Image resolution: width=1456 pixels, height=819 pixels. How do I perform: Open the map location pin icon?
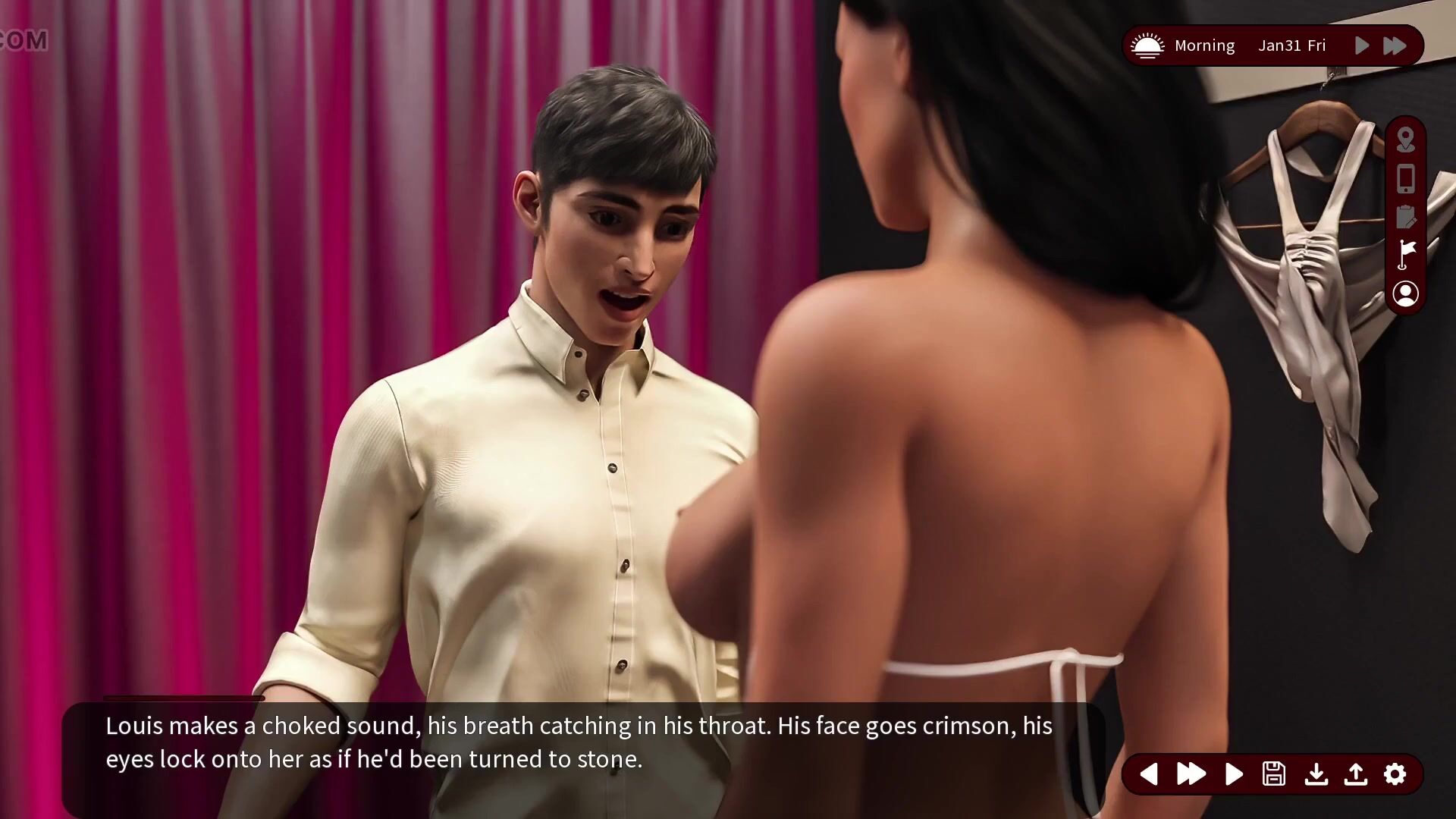pyautogui.click(x=1405, y=140)
